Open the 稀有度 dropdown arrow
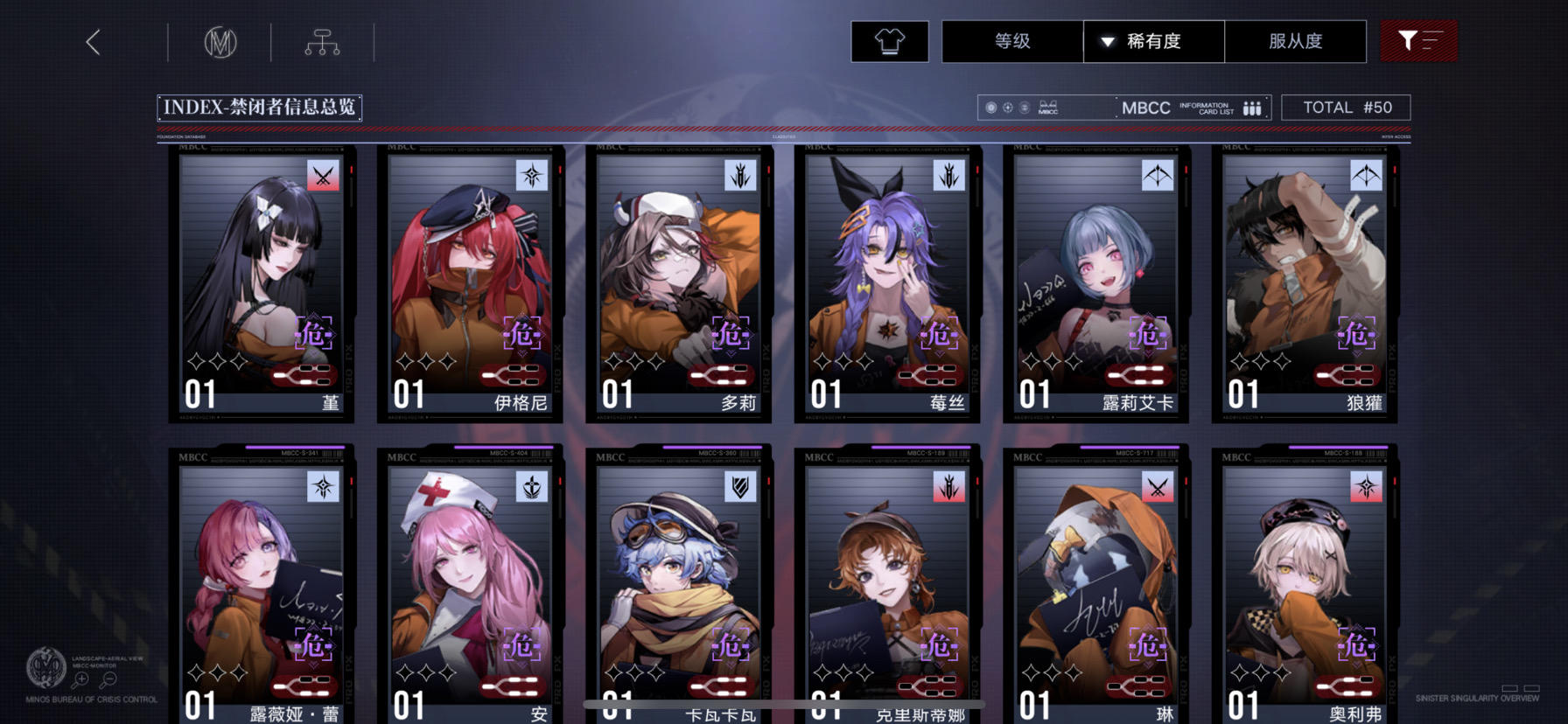This screenshot has width=1568, height=724. [1106, 41]
